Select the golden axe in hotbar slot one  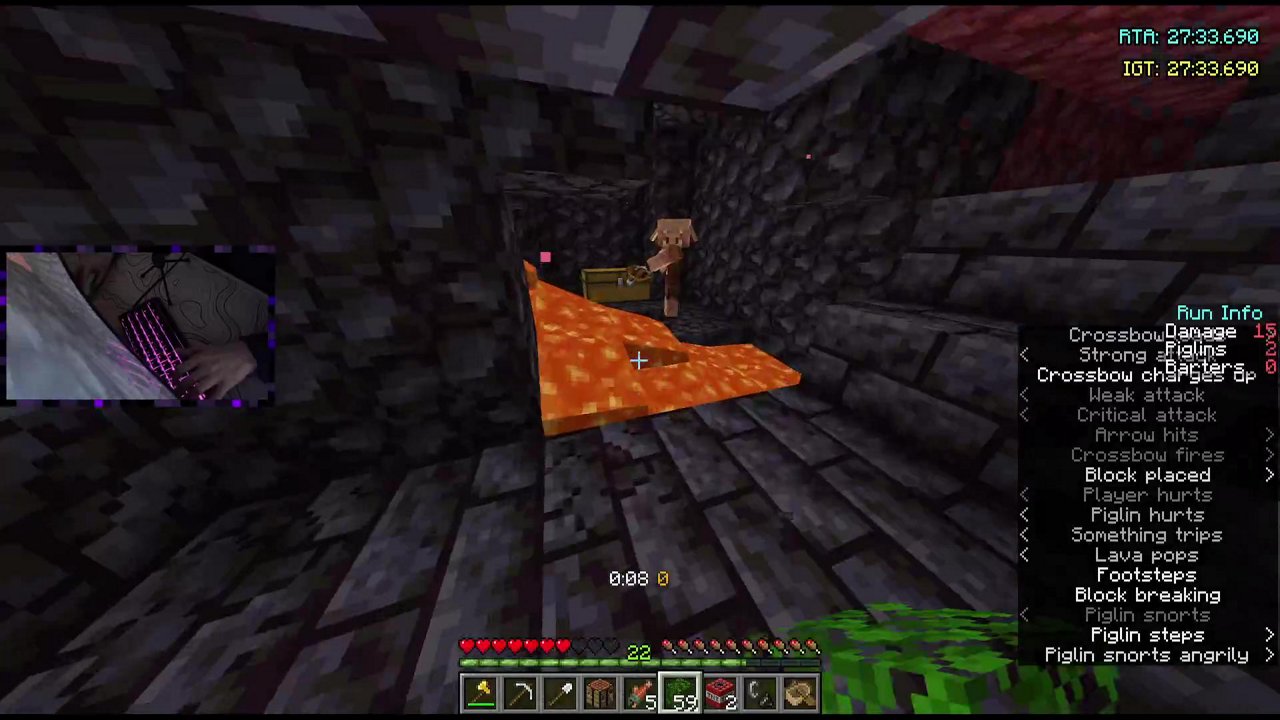(x=480, y=690)
